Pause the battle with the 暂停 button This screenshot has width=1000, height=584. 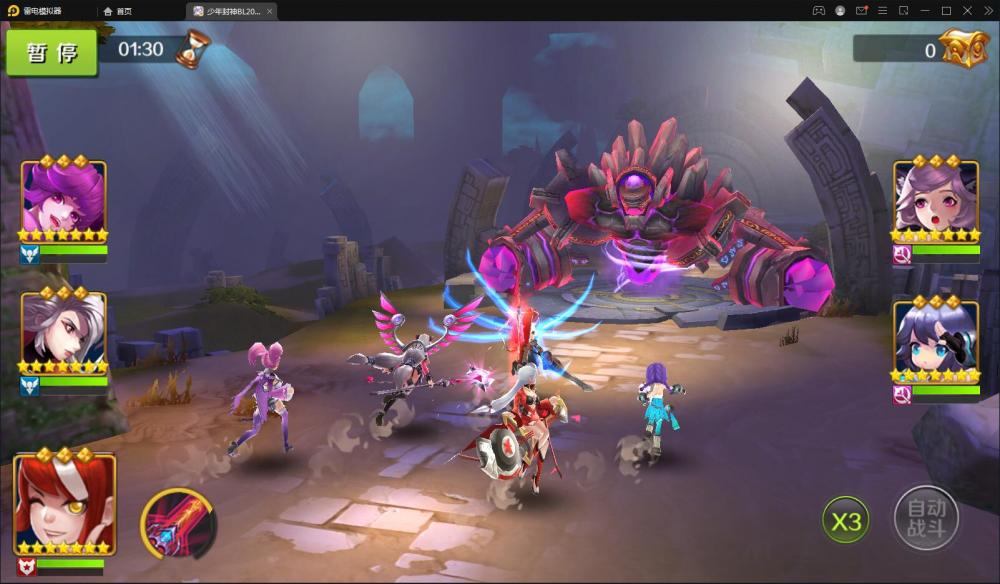tap(52, 52)
